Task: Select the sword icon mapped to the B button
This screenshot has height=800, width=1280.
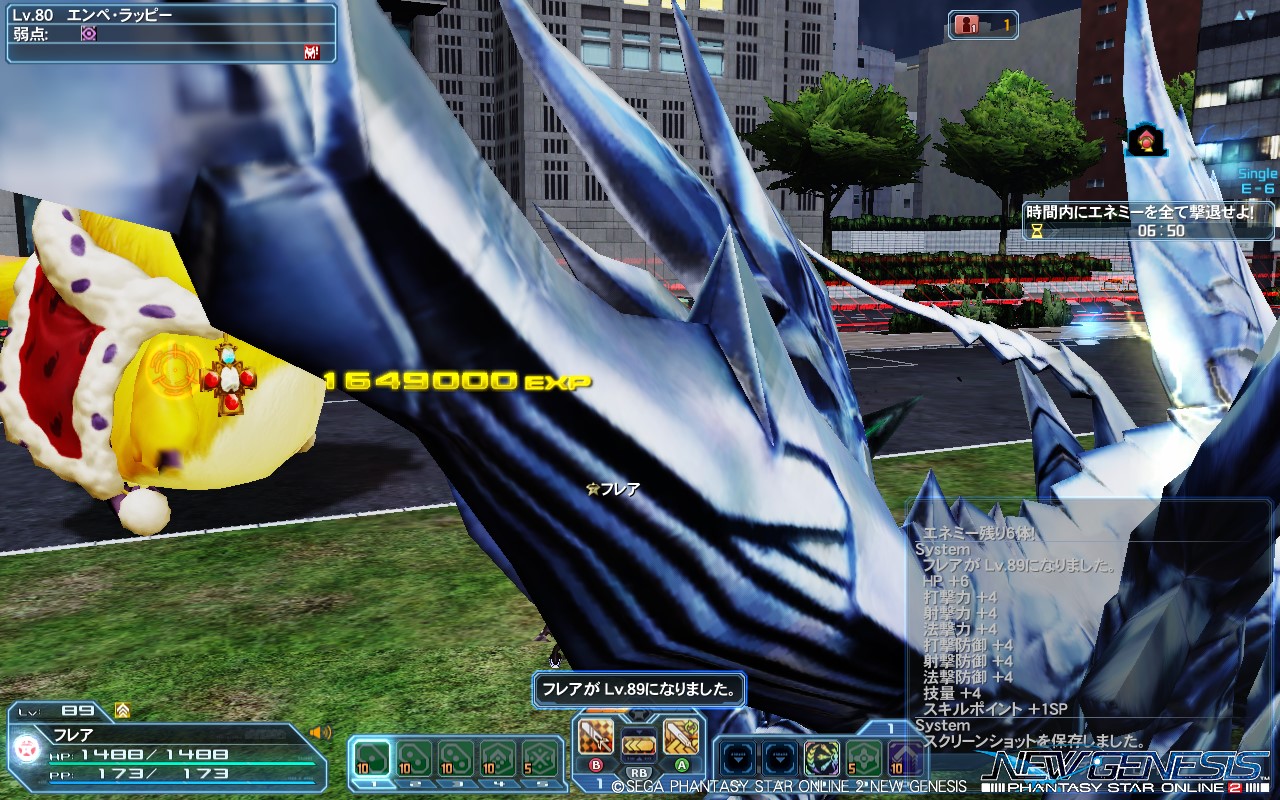Action: pyautogui.click(x=596, y=736)
